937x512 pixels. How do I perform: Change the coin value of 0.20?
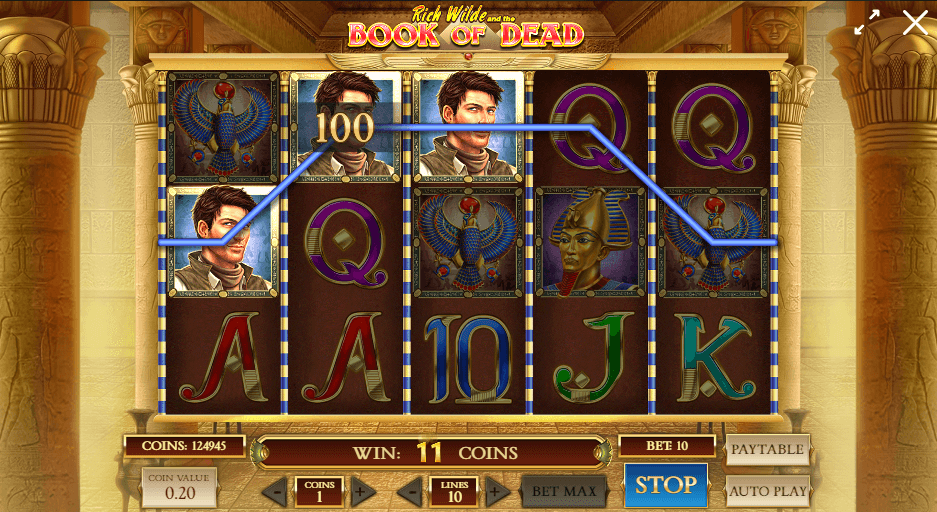pyautogui.click(x=179, y=487)
